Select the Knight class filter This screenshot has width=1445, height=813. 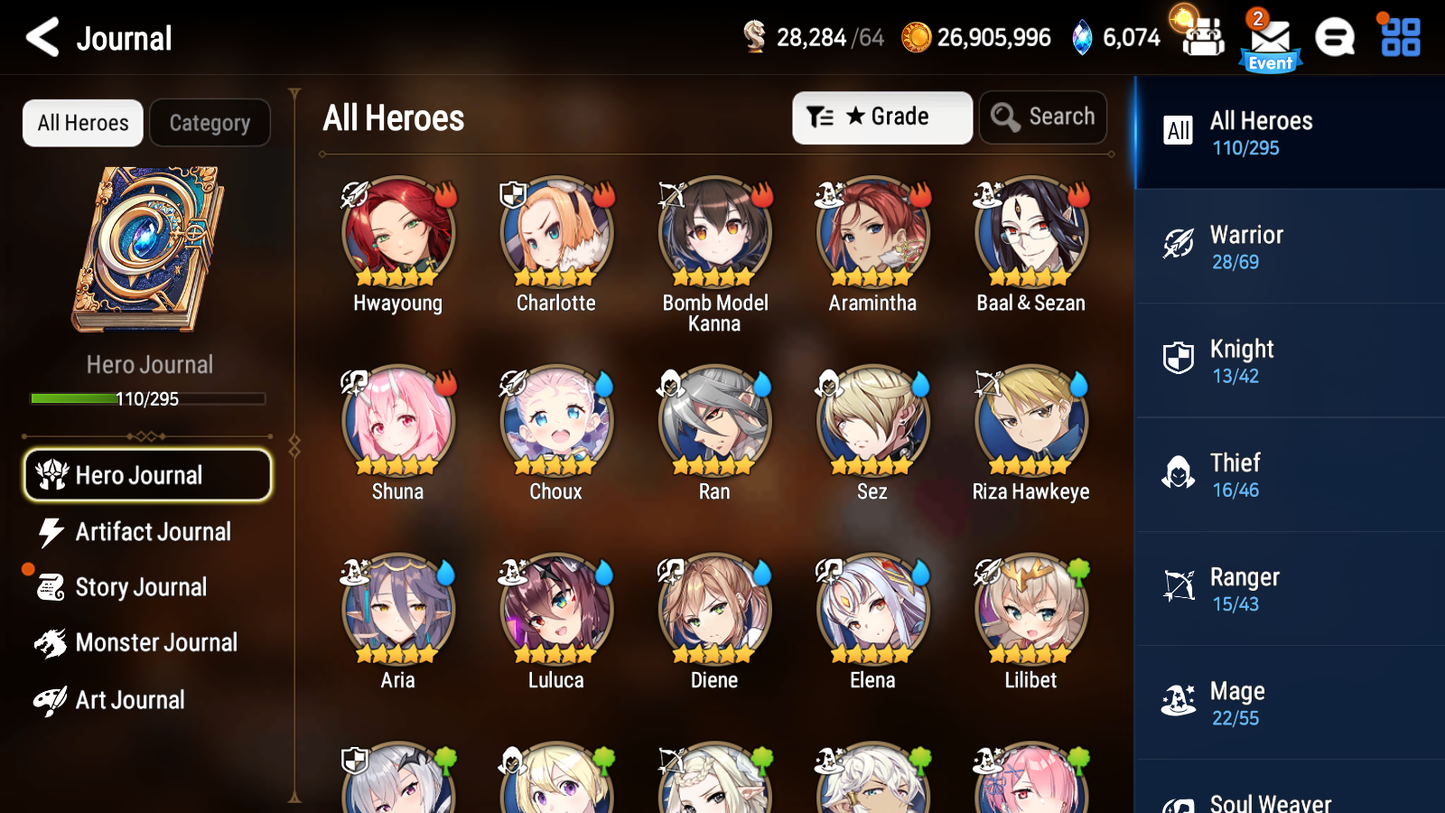pos(1289,360)
